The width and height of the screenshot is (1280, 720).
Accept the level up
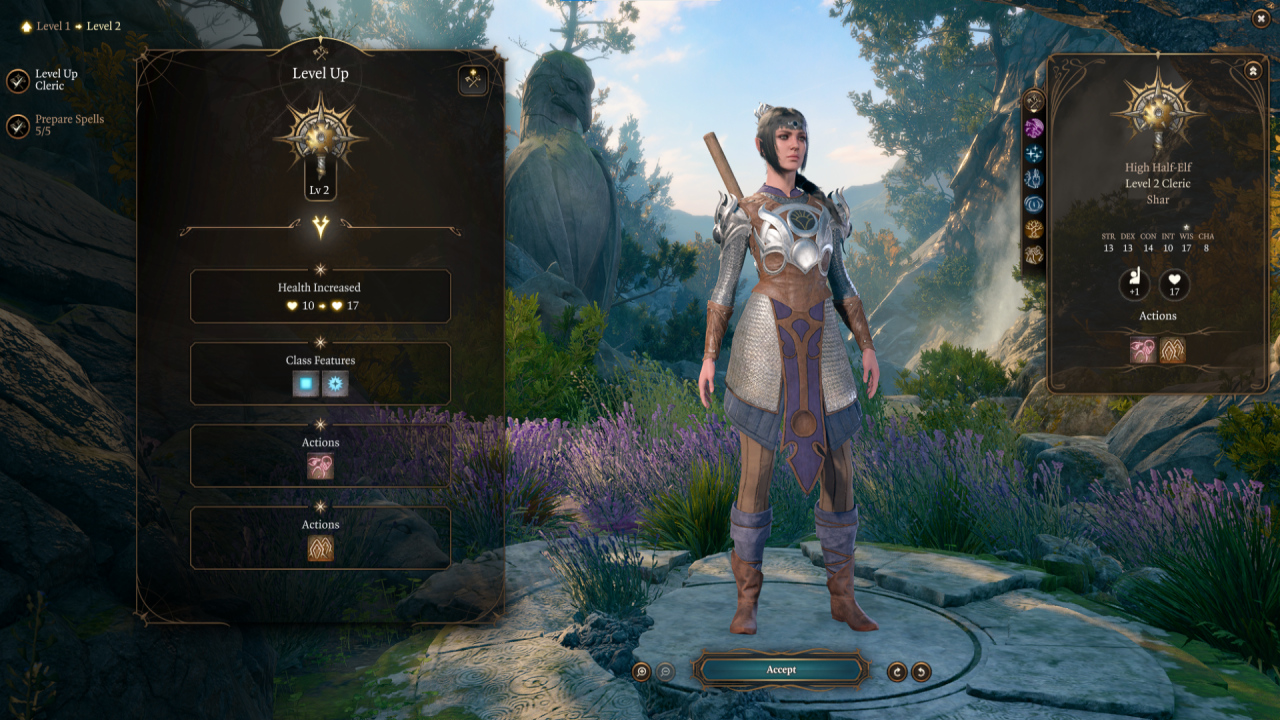coord(781,670)
